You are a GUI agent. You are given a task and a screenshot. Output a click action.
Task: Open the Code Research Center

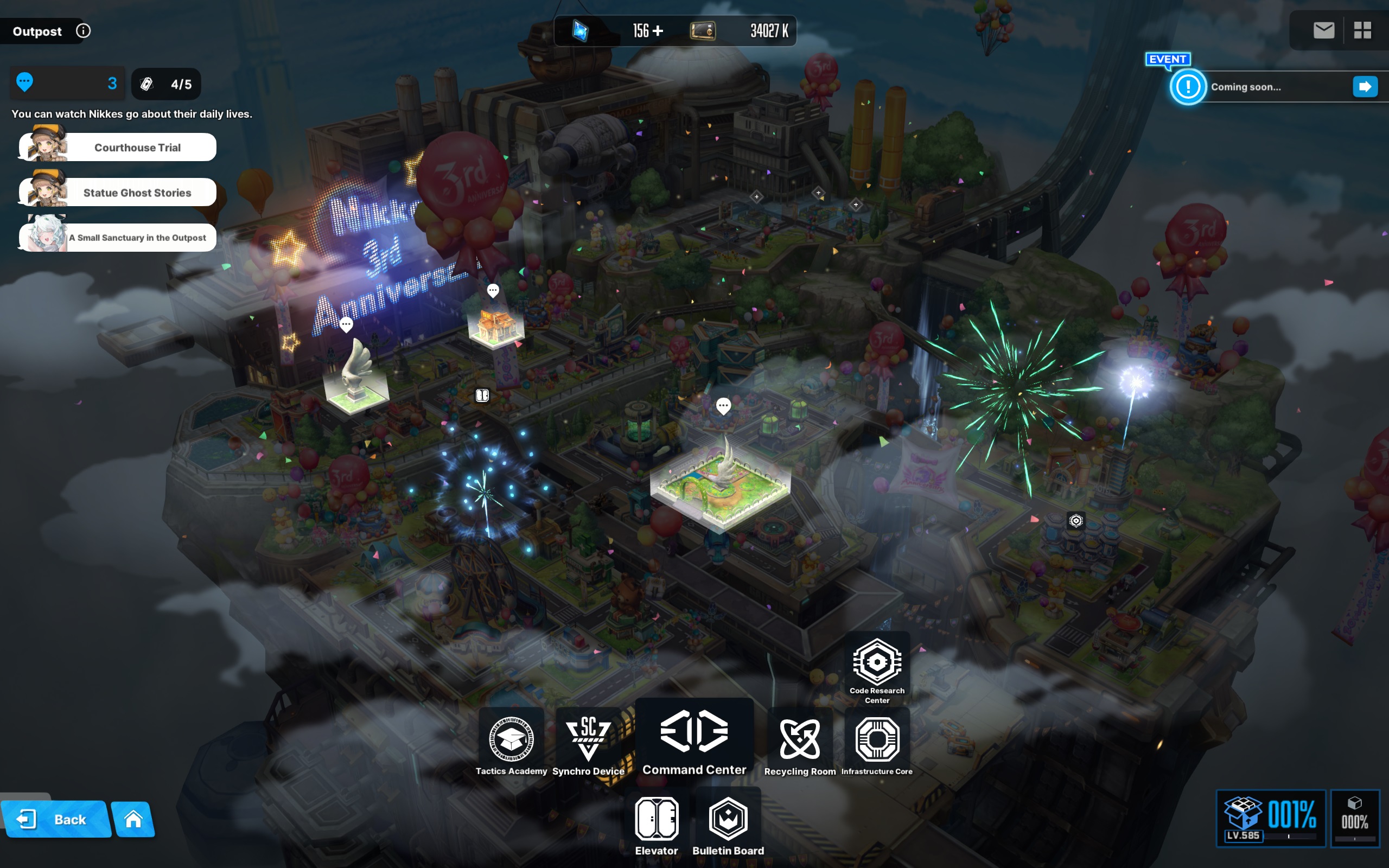(x=876, y=669)
